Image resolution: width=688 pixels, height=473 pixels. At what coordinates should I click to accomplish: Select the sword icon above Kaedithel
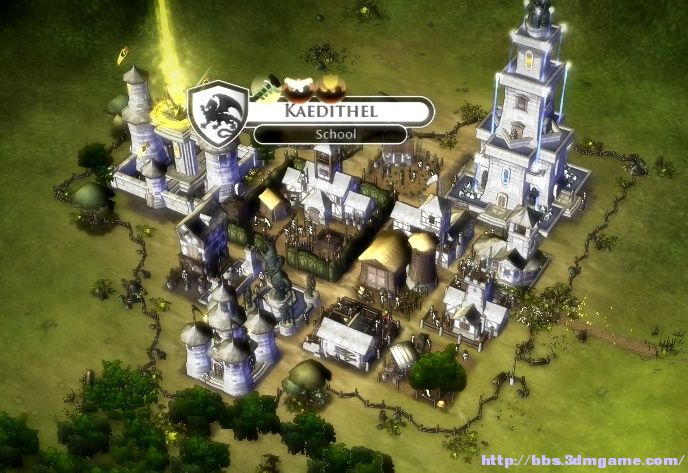(x=265, y=87)
